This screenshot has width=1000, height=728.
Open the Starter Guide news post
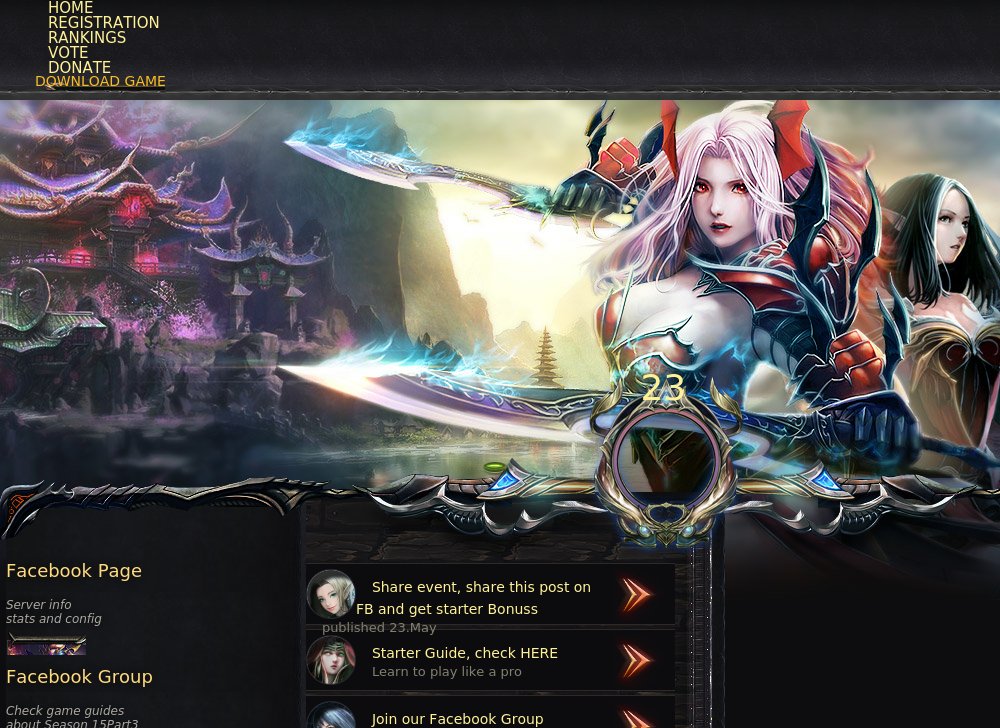[x=464, y=653]
